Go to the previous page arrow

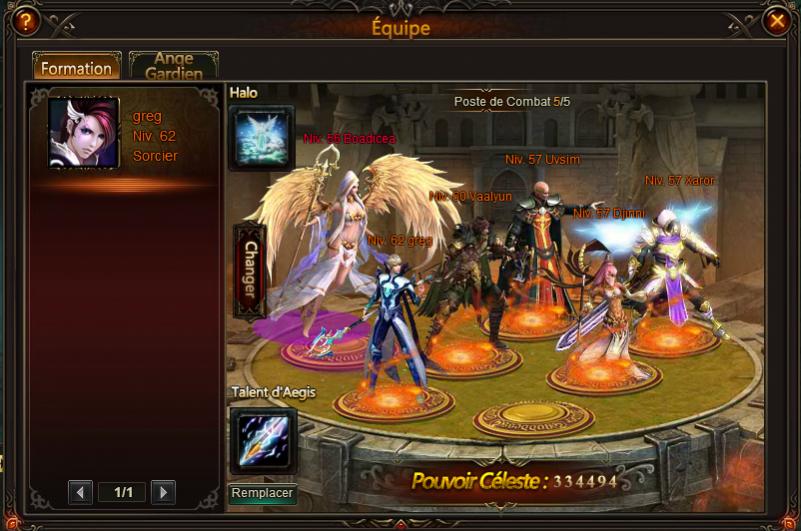tap(81, 492)
